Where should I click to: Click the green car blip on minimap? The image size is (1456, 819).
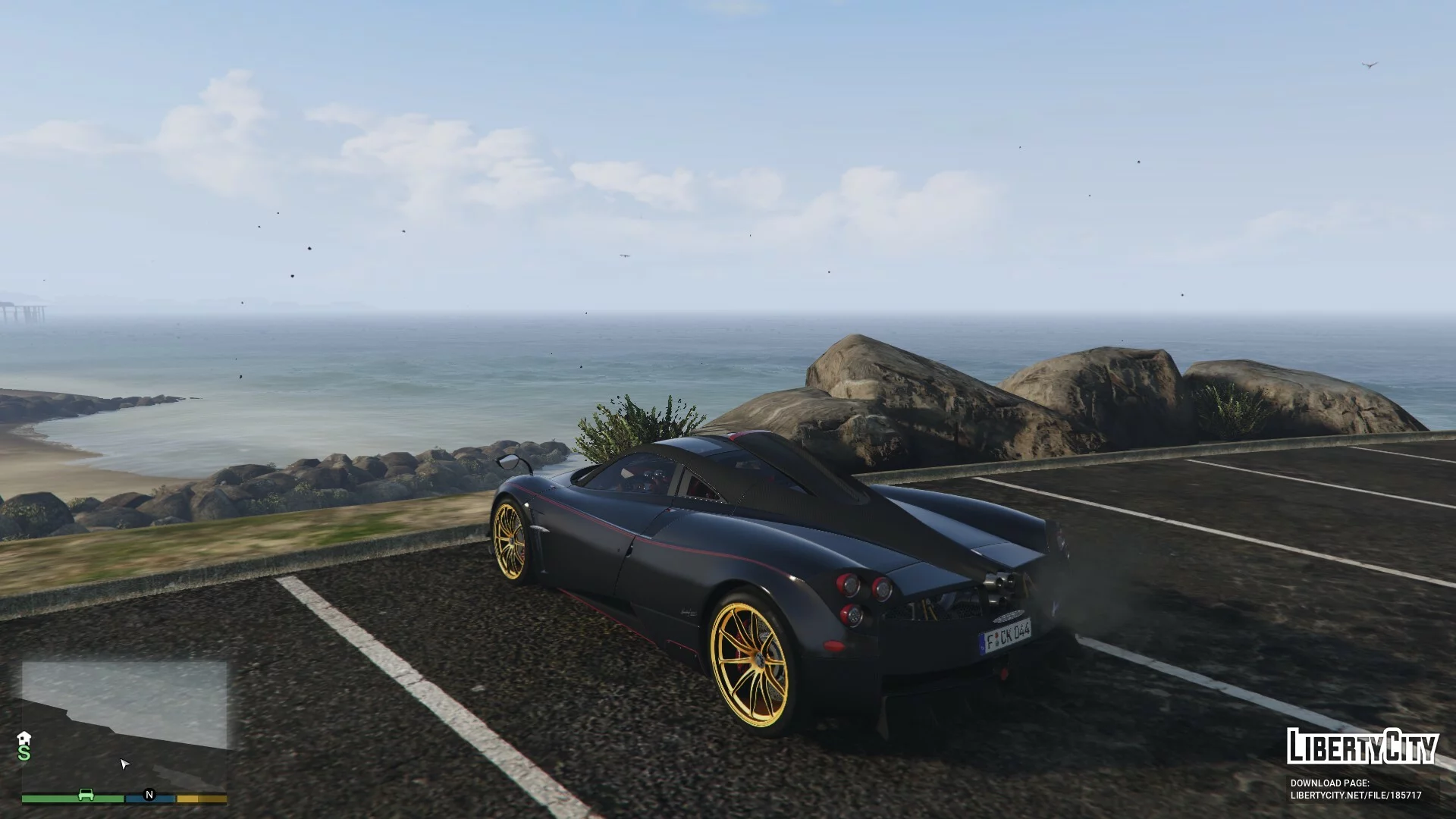[x=86, y=795]
